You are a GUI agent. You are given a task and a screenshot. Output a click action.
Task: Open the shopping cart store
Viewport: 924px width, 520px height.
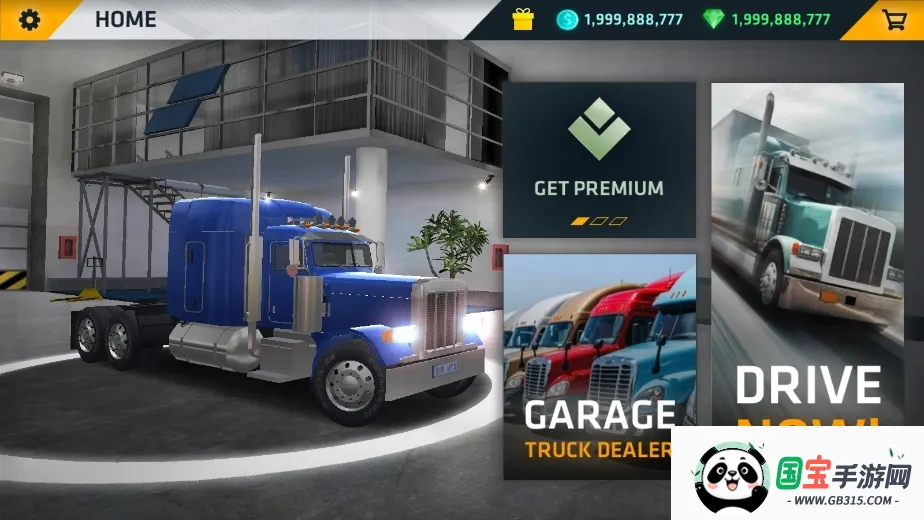pos(894,19)
